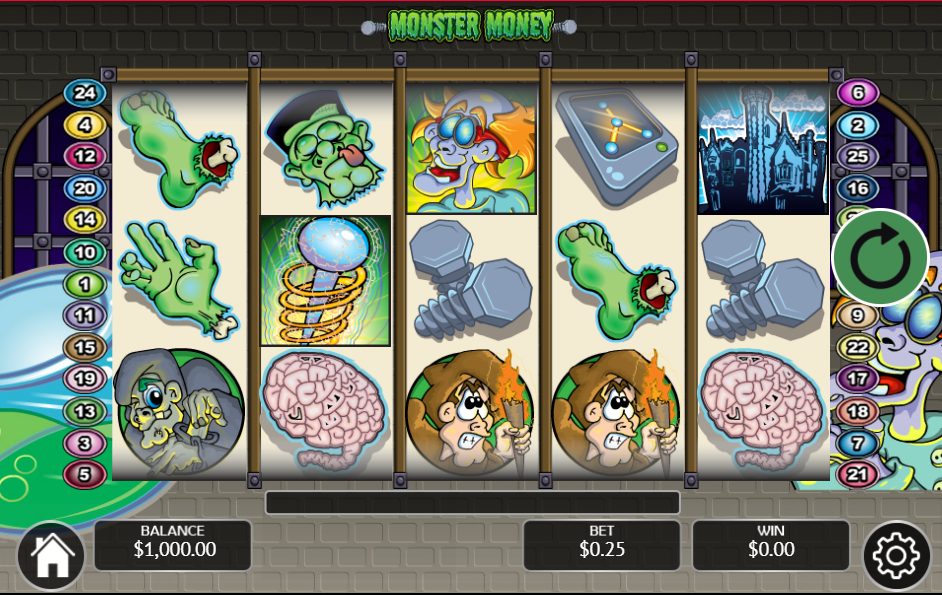Screen dimensions: 942x595
Task: Activate payline number 25
Action: pyautogui.click(x=857, y=156)
